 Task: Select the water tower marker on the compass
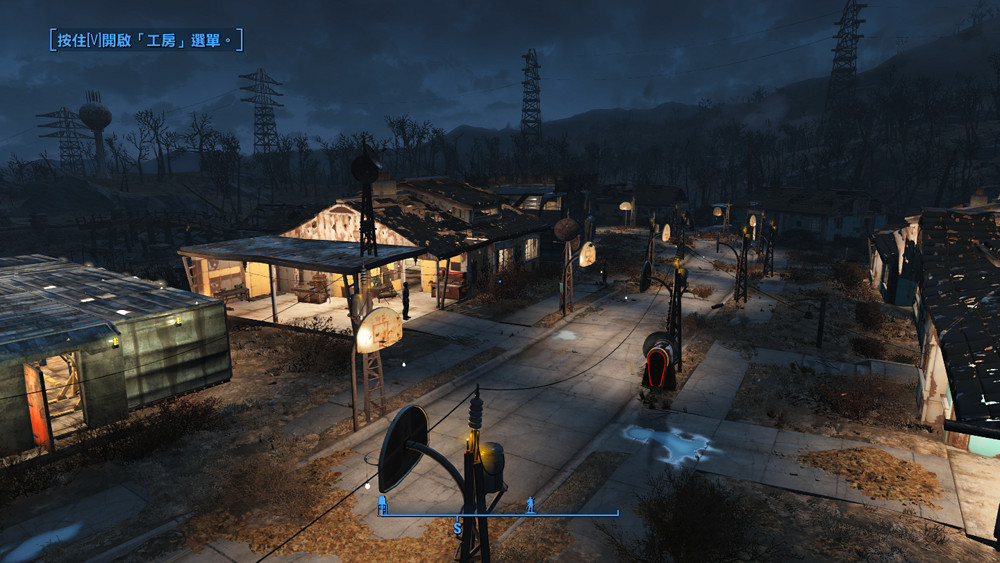pyautogui.click(x=382, y=507)
